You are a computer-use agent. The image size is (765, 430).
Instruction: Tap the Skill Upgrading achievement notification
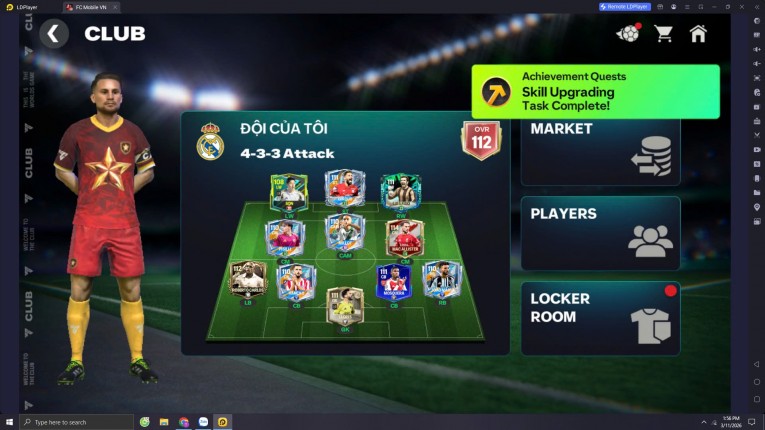click(595, 91)
